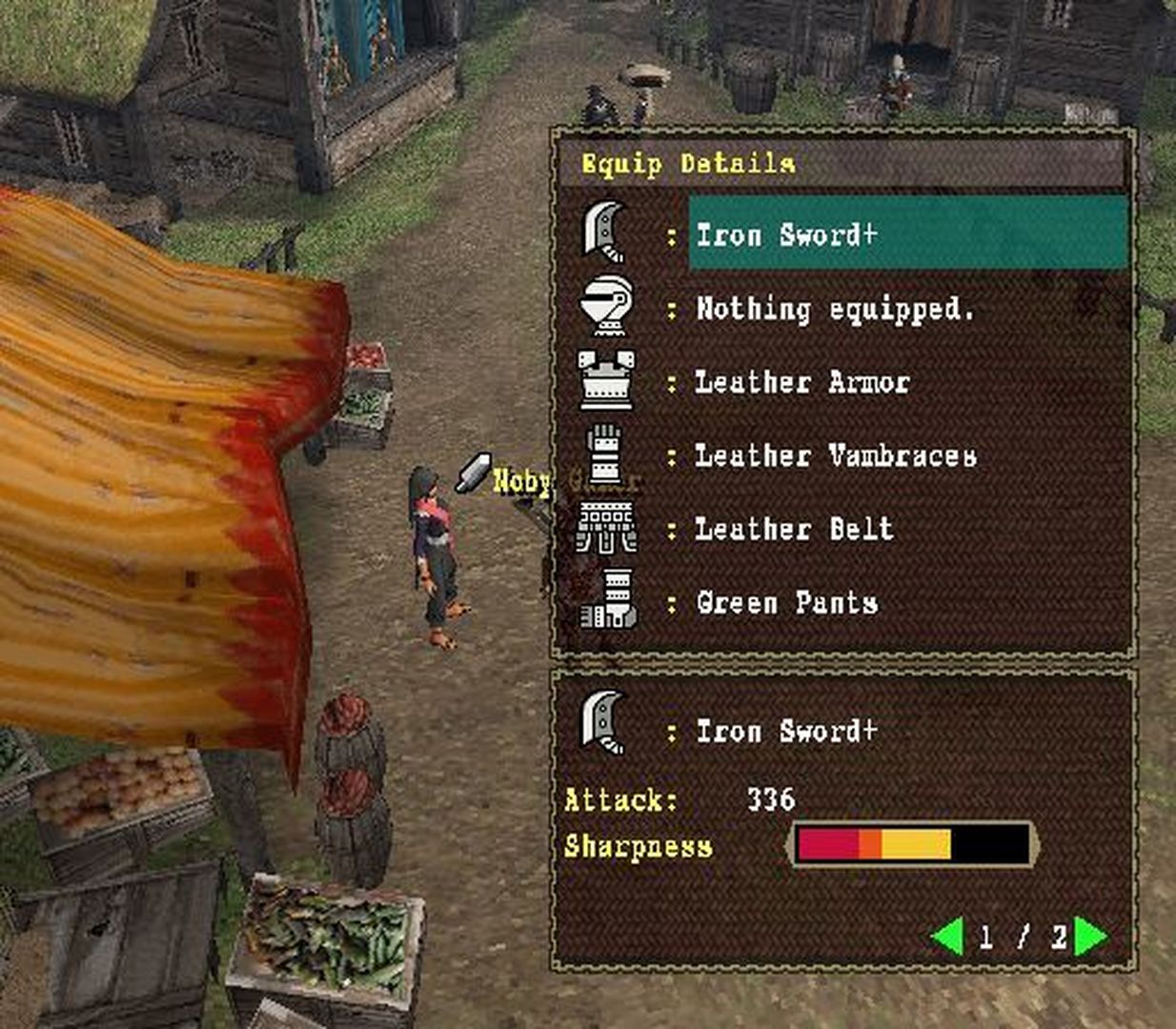Go to next details page with right arrow
This screenshot has height=1029, width=1176.
1090,937
